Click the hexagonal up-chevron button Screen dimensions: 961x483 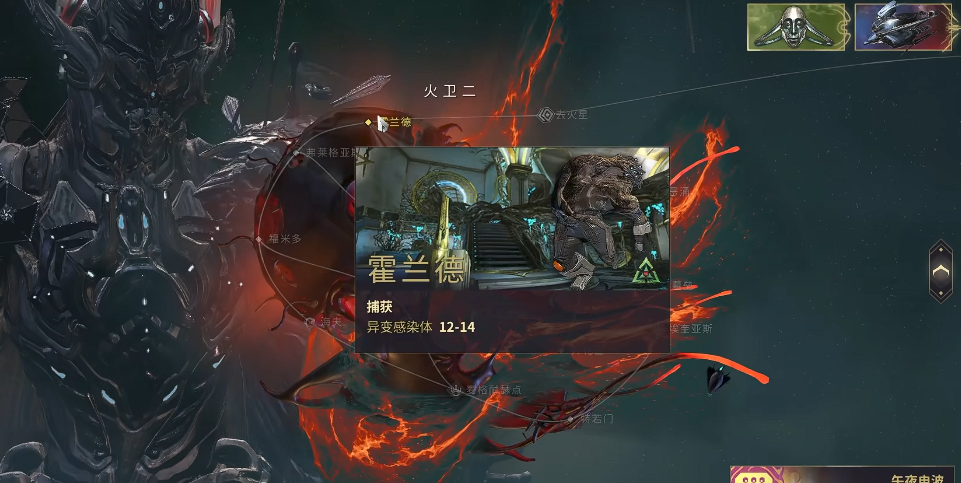[x=940, y=271]
